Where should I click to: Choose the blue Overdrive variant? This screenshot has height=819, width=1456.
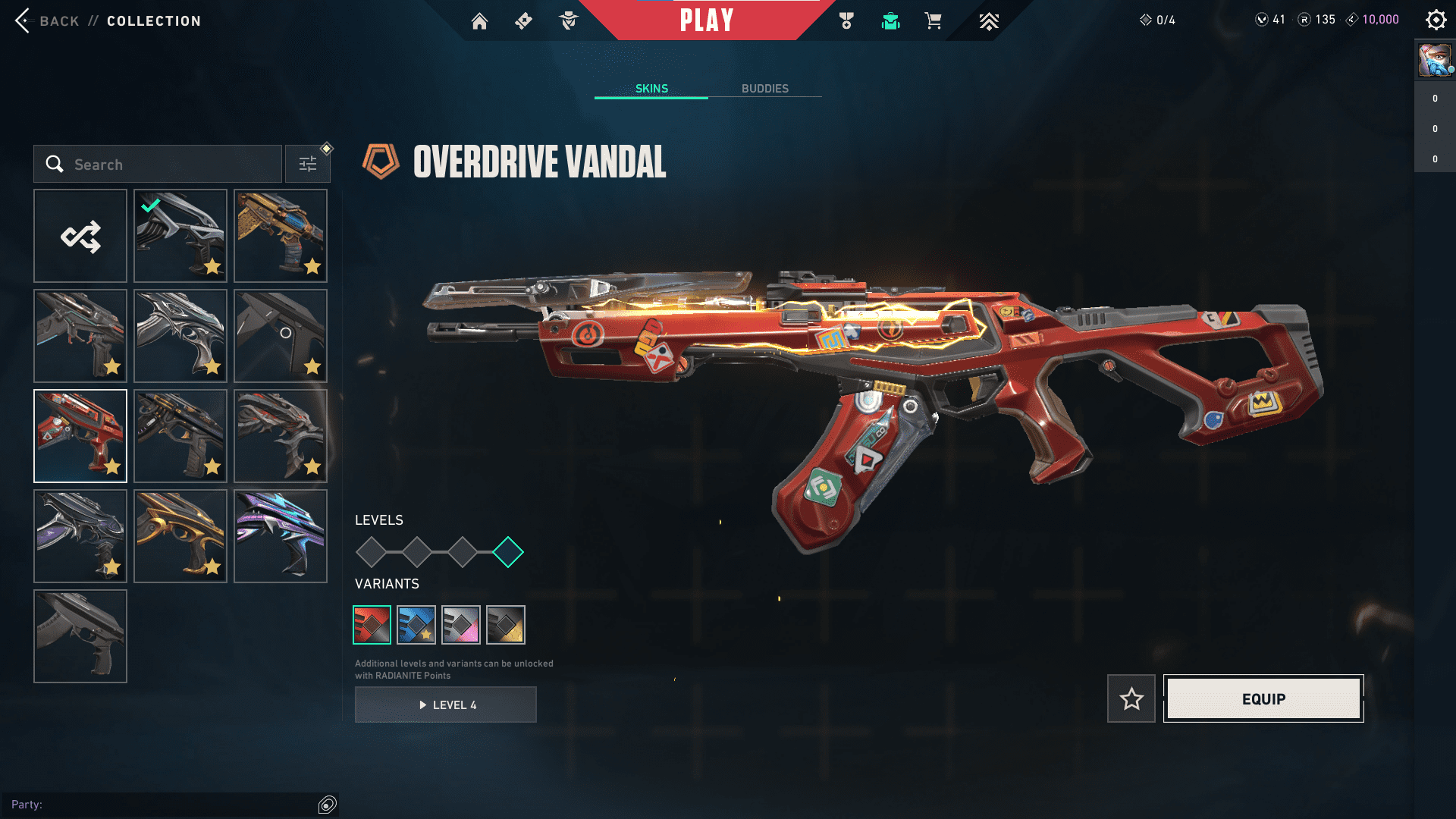tap(416, 625)
